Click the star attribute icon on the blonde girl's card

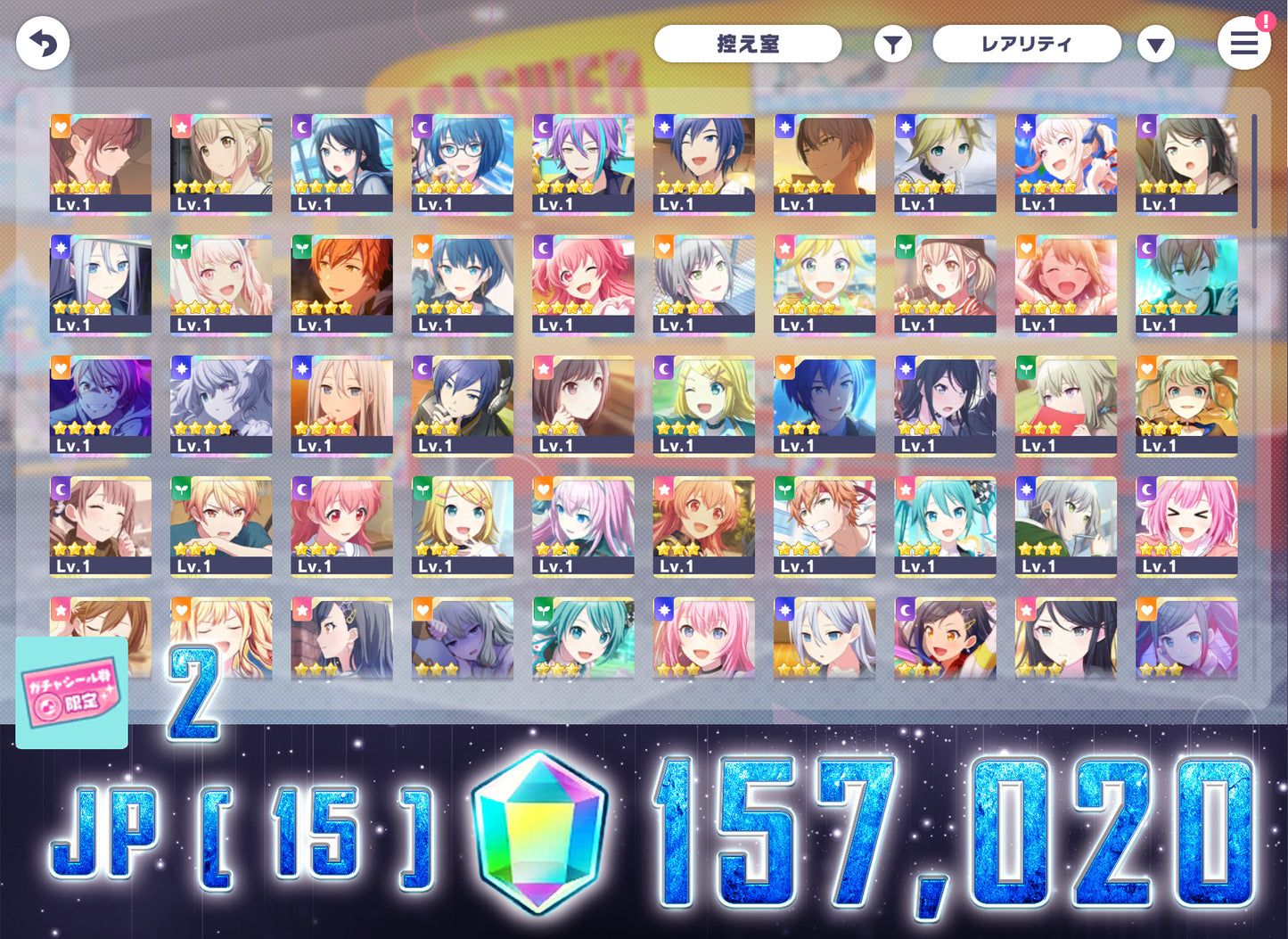[181, 127]
